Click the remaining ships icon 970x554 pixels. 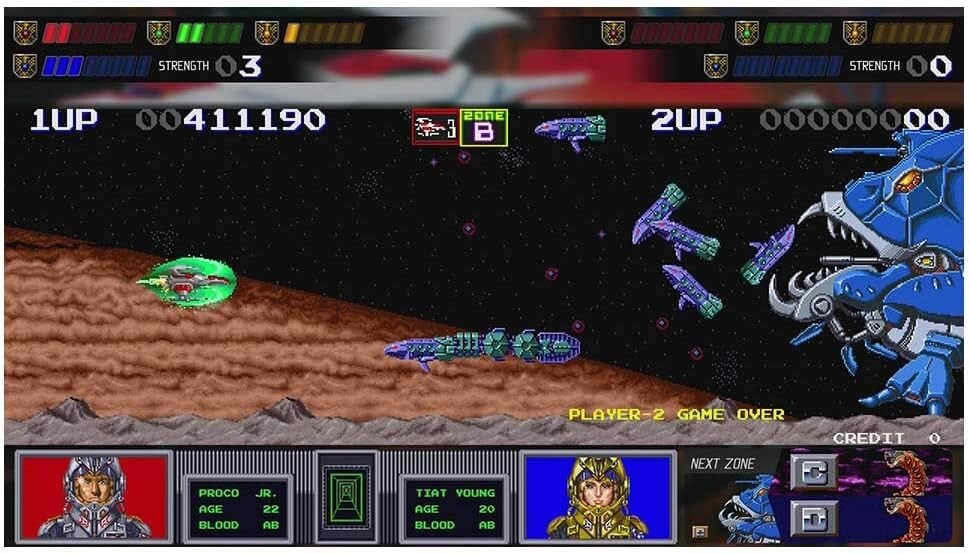(x=435, y=128)
